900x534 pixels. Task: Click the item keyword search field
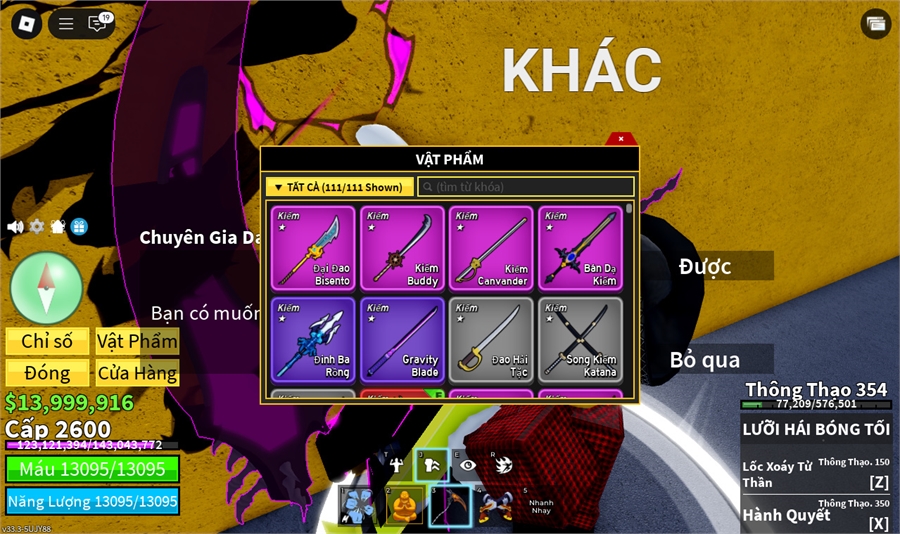click(527, 187)
